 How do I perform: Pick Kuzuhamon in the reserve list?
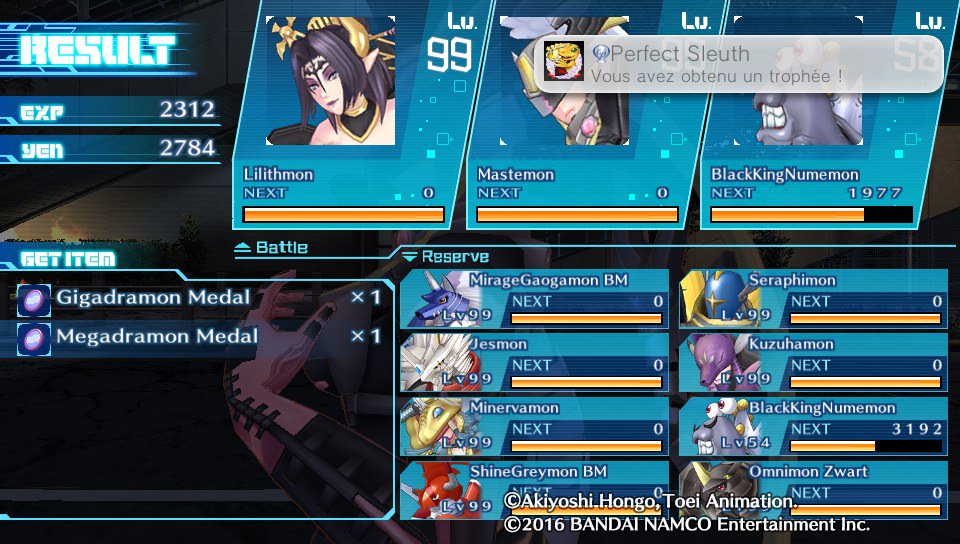point(813,363)
